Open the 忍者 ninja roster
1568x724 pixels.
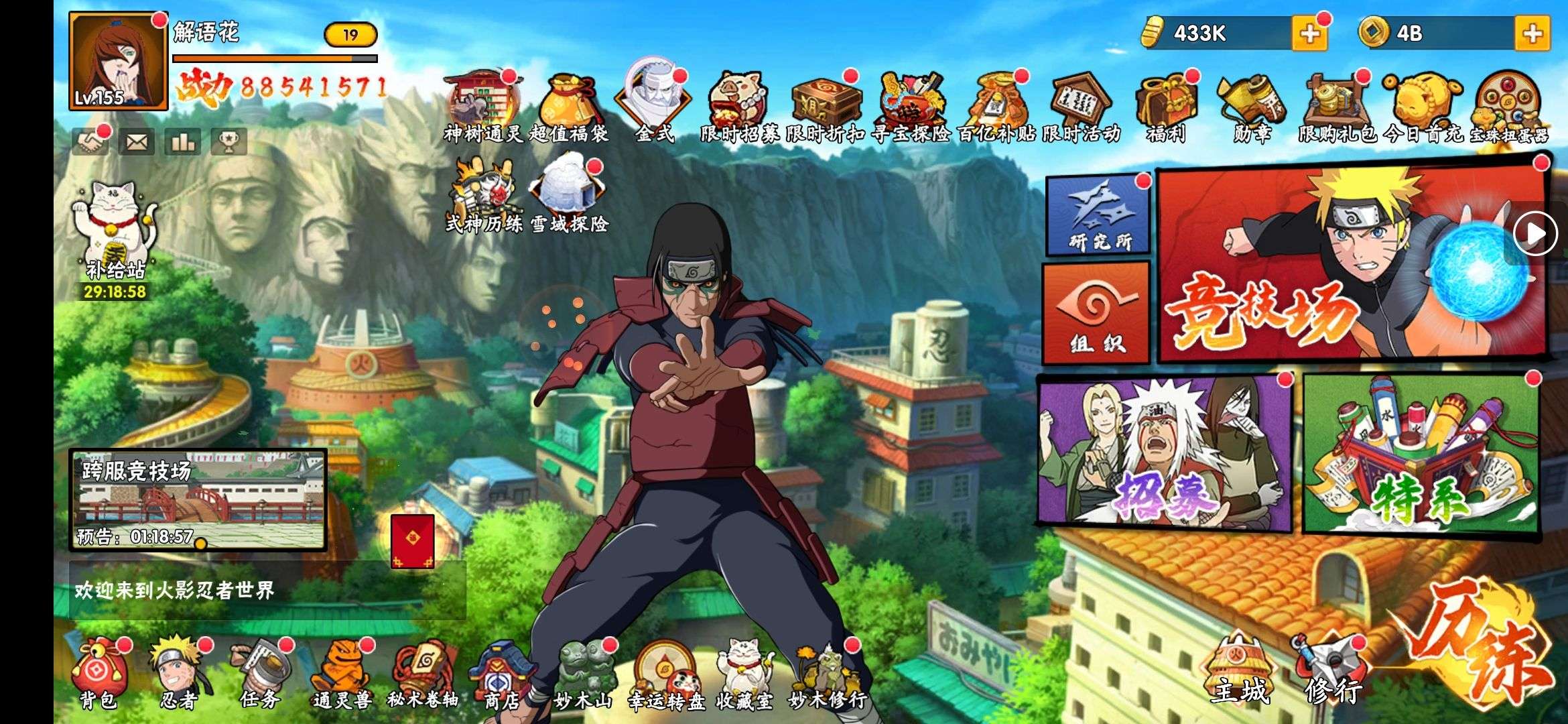click(179, 674)
